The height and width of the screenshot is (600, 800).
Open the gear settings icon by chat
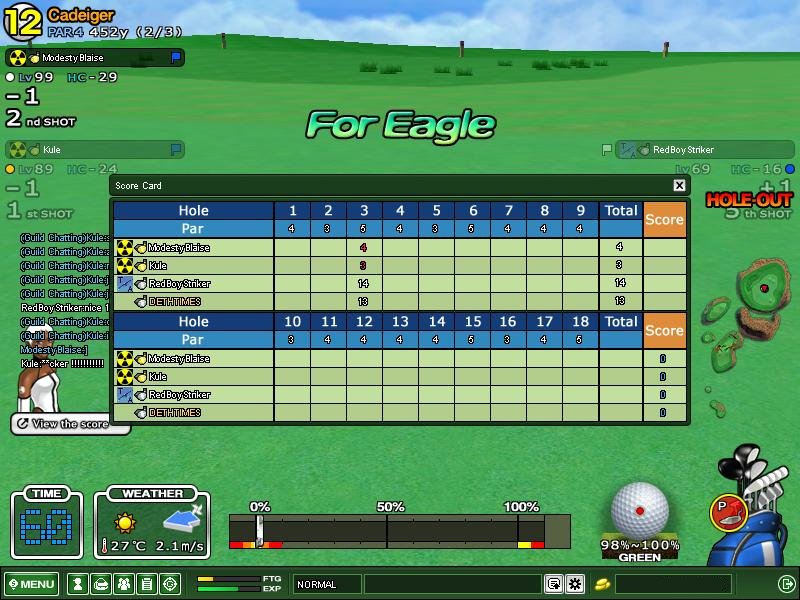point(575,584)
